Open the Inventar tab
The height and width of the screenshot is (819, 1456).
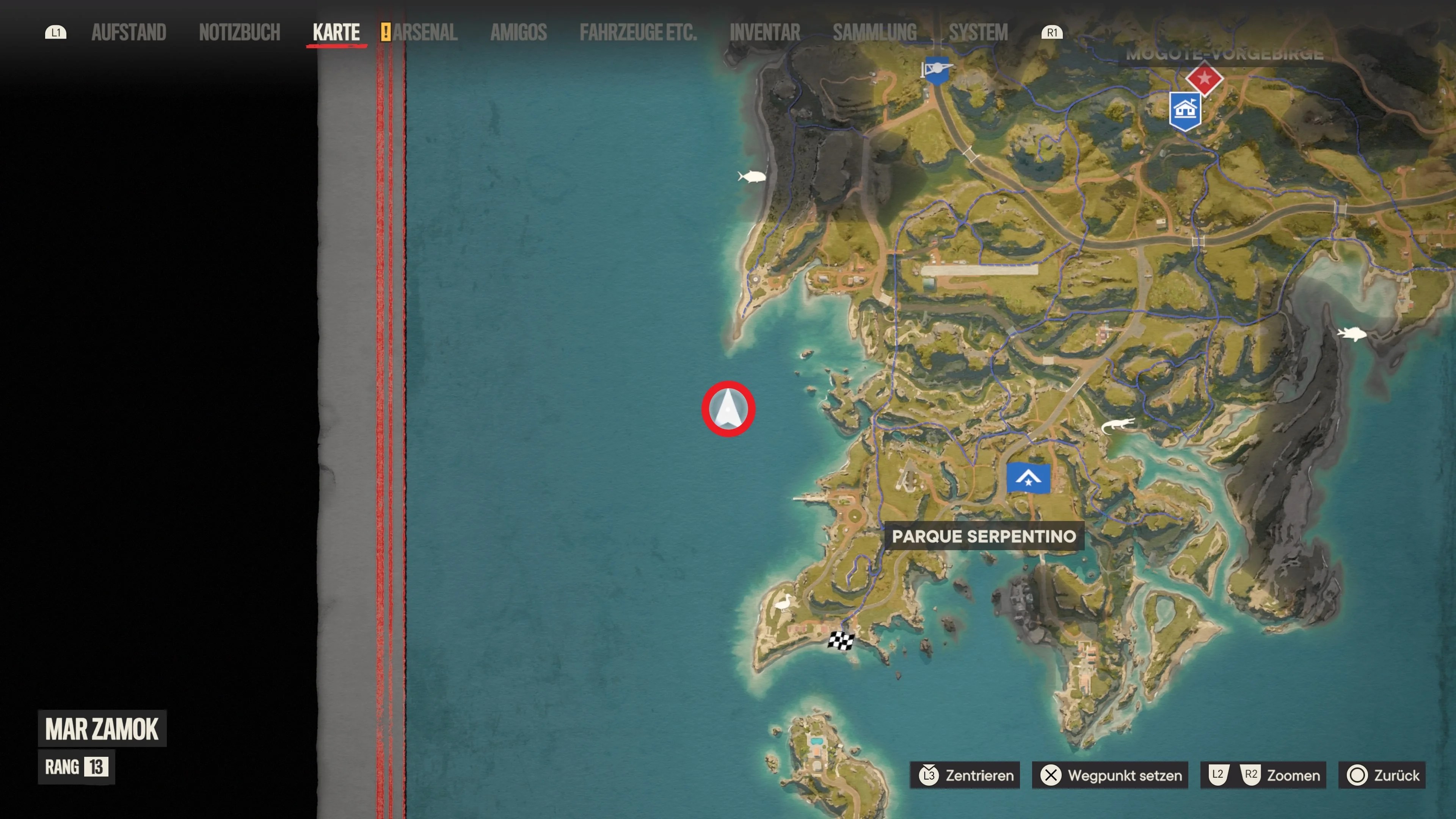tap(765, 32)
